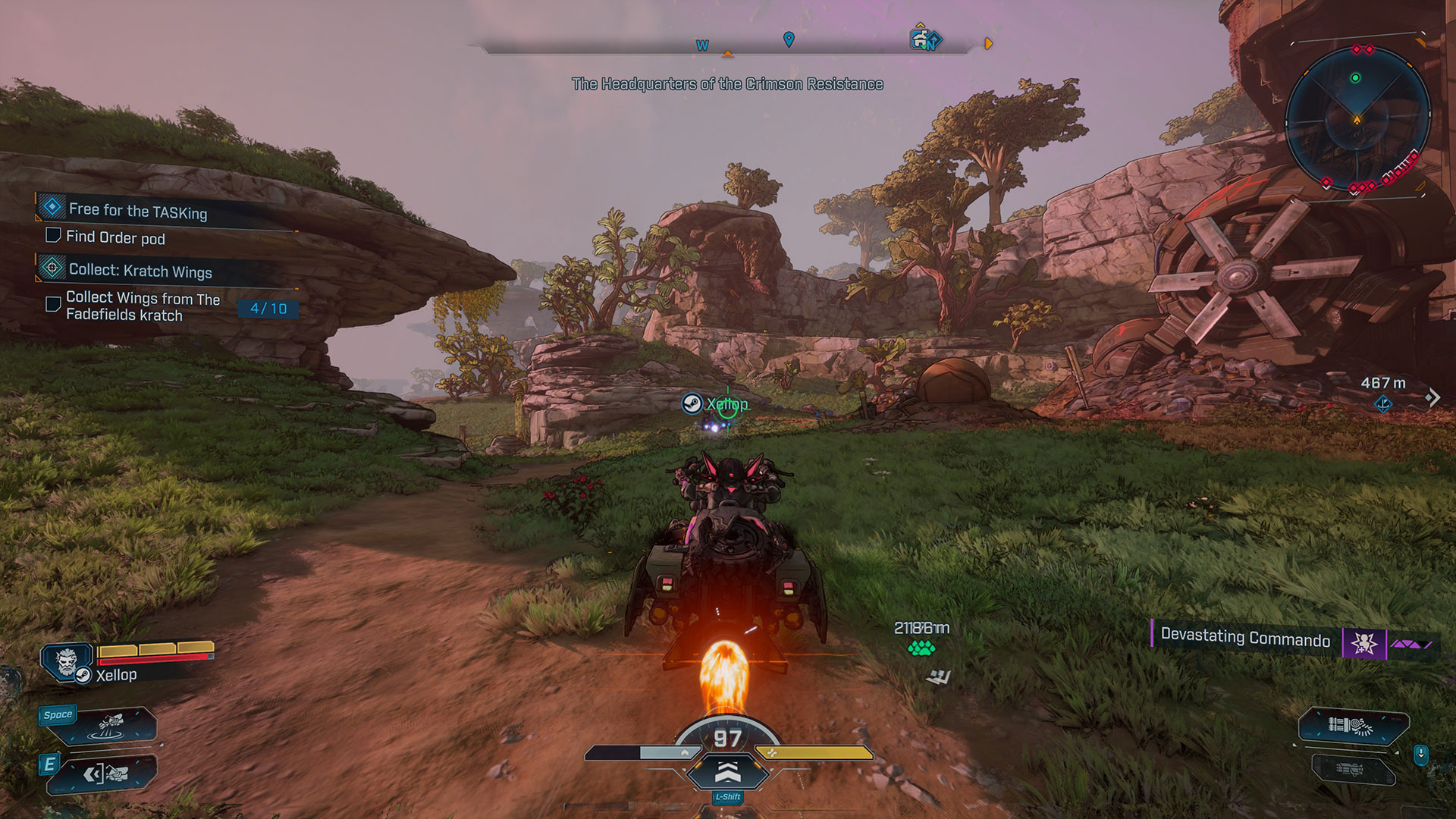This screenshot has height=819, width=1456.
Task: Activate the vehicle boost icon
Action: (x=727, y=772)
